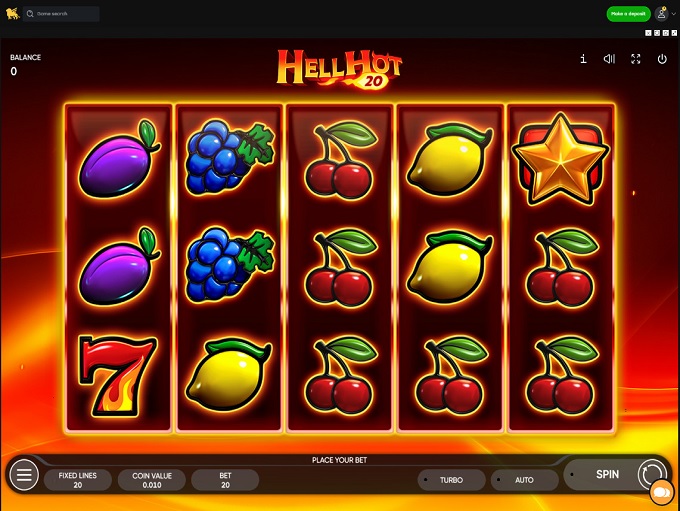Toggle Turbo spin mode
This screenshot has height=511, width=680.
tap(451, 480)
